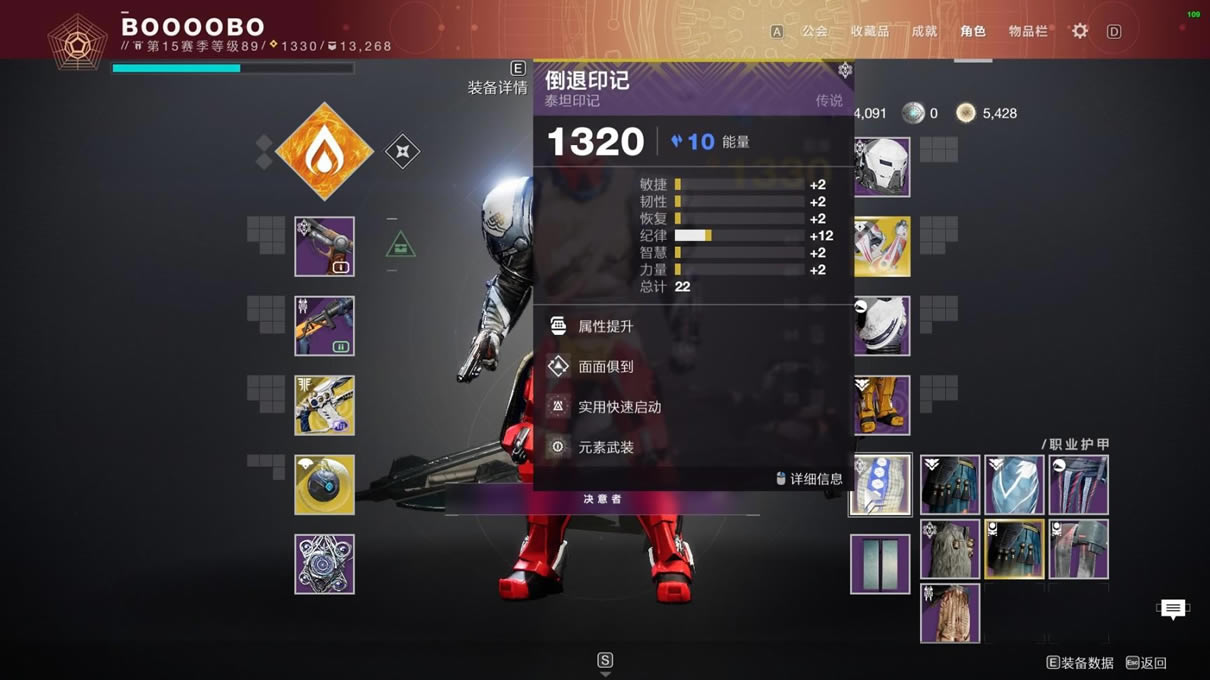
Task: Select the fur-trimmed Titan mark in class armor
Action: (x=950, y=549)
